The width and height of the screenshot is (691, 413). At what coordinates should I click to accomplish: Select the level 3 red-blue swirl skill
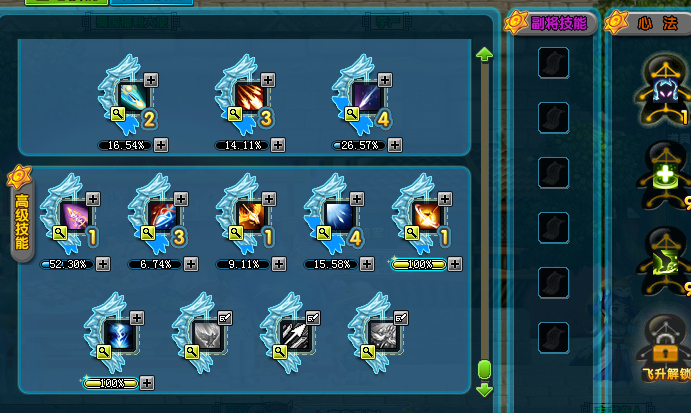coord(162,215)
